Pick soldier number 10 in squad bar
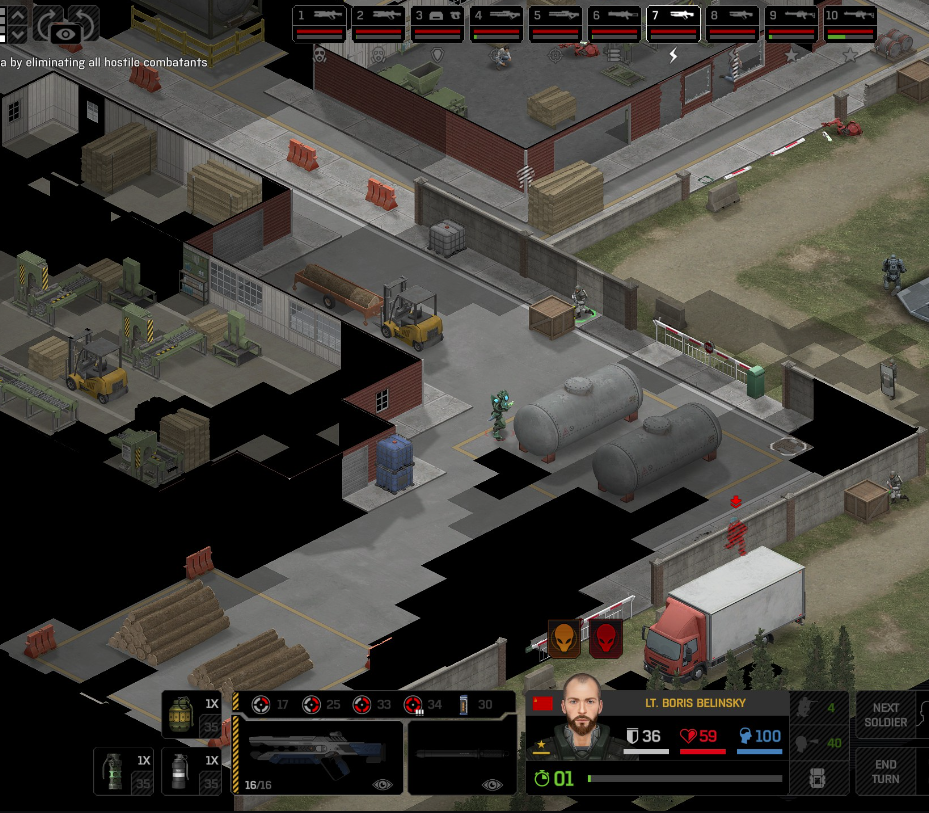This screenshot has width=929, height=813. [x=850, y=24]
